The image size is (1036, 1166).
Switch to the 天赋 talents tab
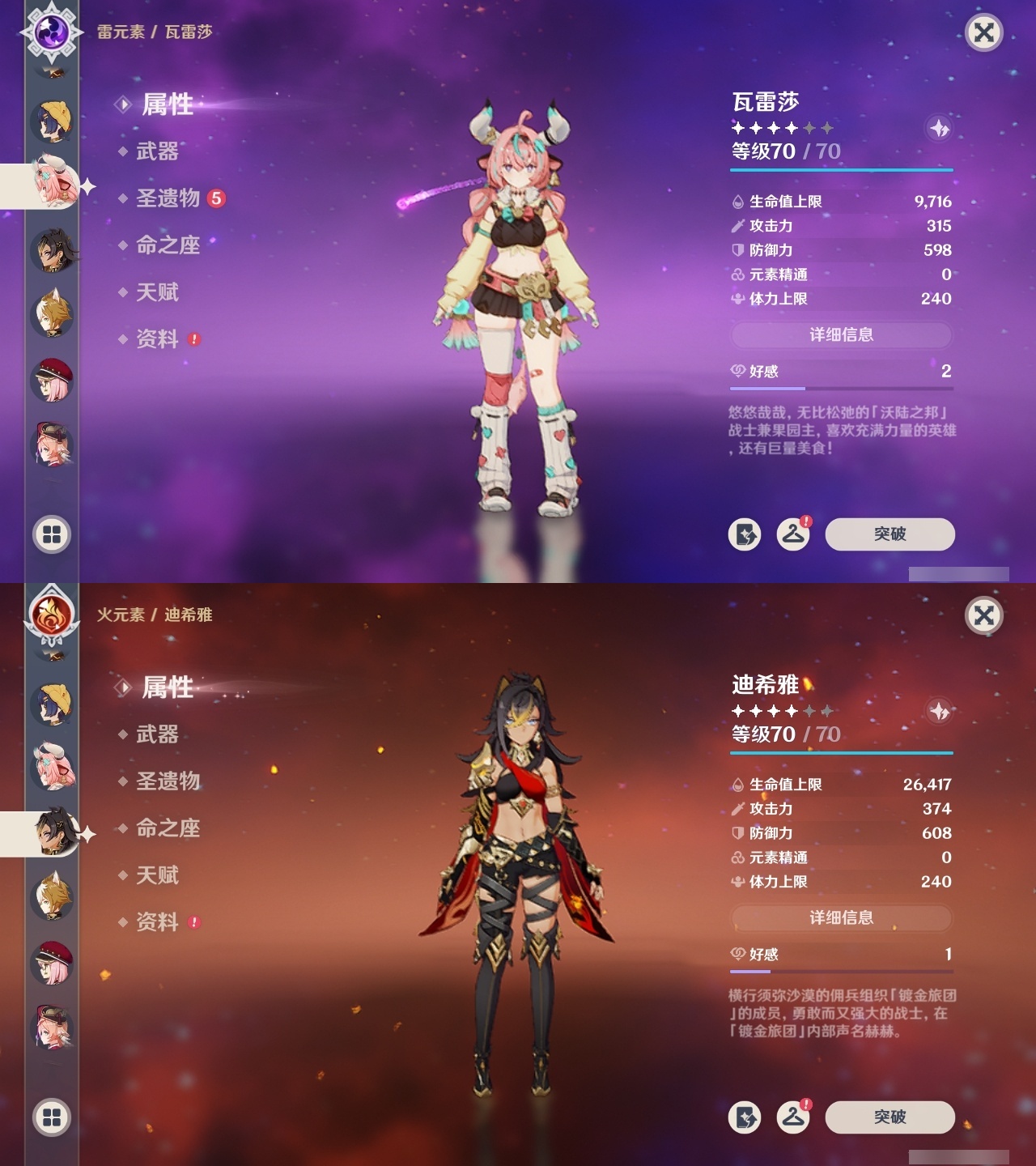tap(156, 293)
